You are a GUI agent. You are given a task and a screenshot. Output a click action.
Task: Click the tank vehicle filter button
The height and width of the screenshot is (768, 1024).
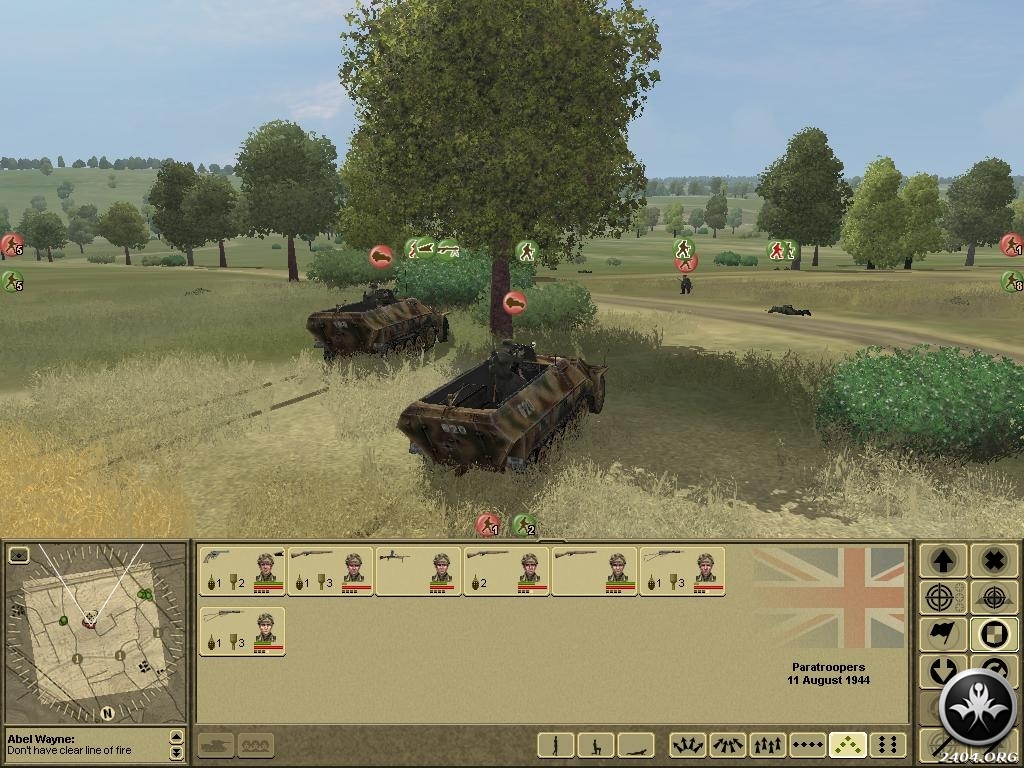pos(216,745)
